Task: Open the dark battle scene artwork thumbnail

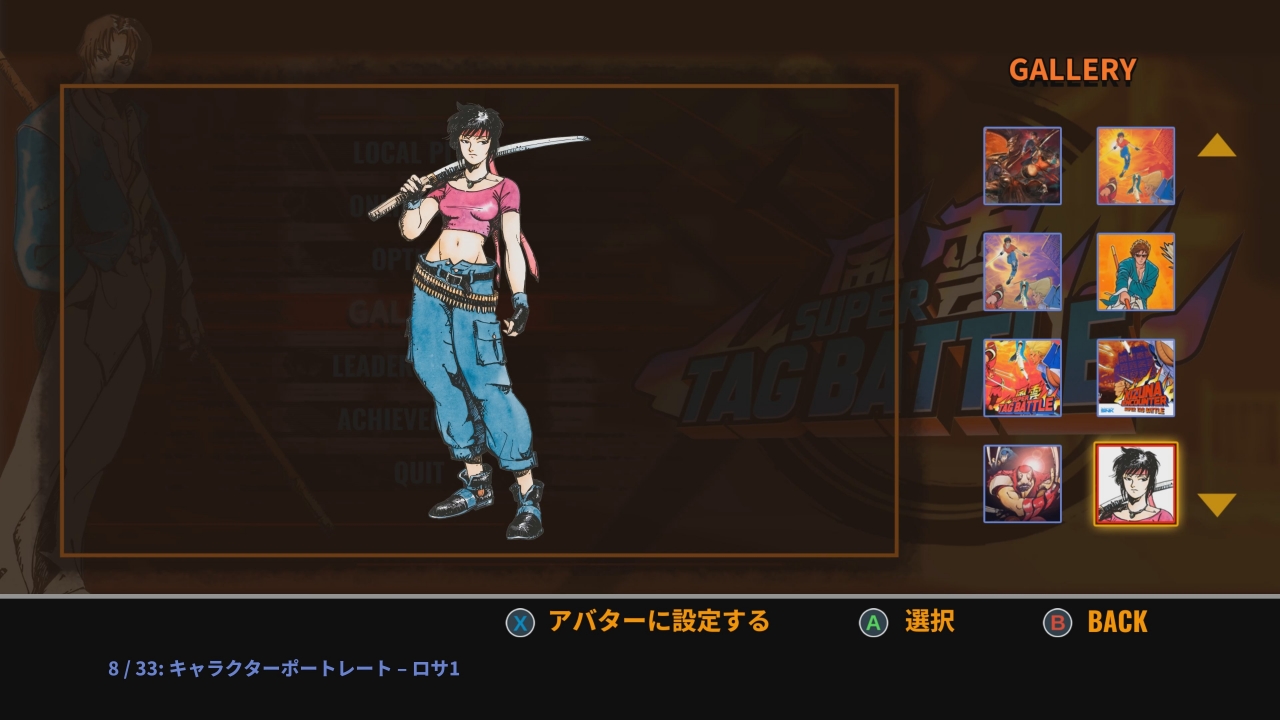Action: [1022, 166]
